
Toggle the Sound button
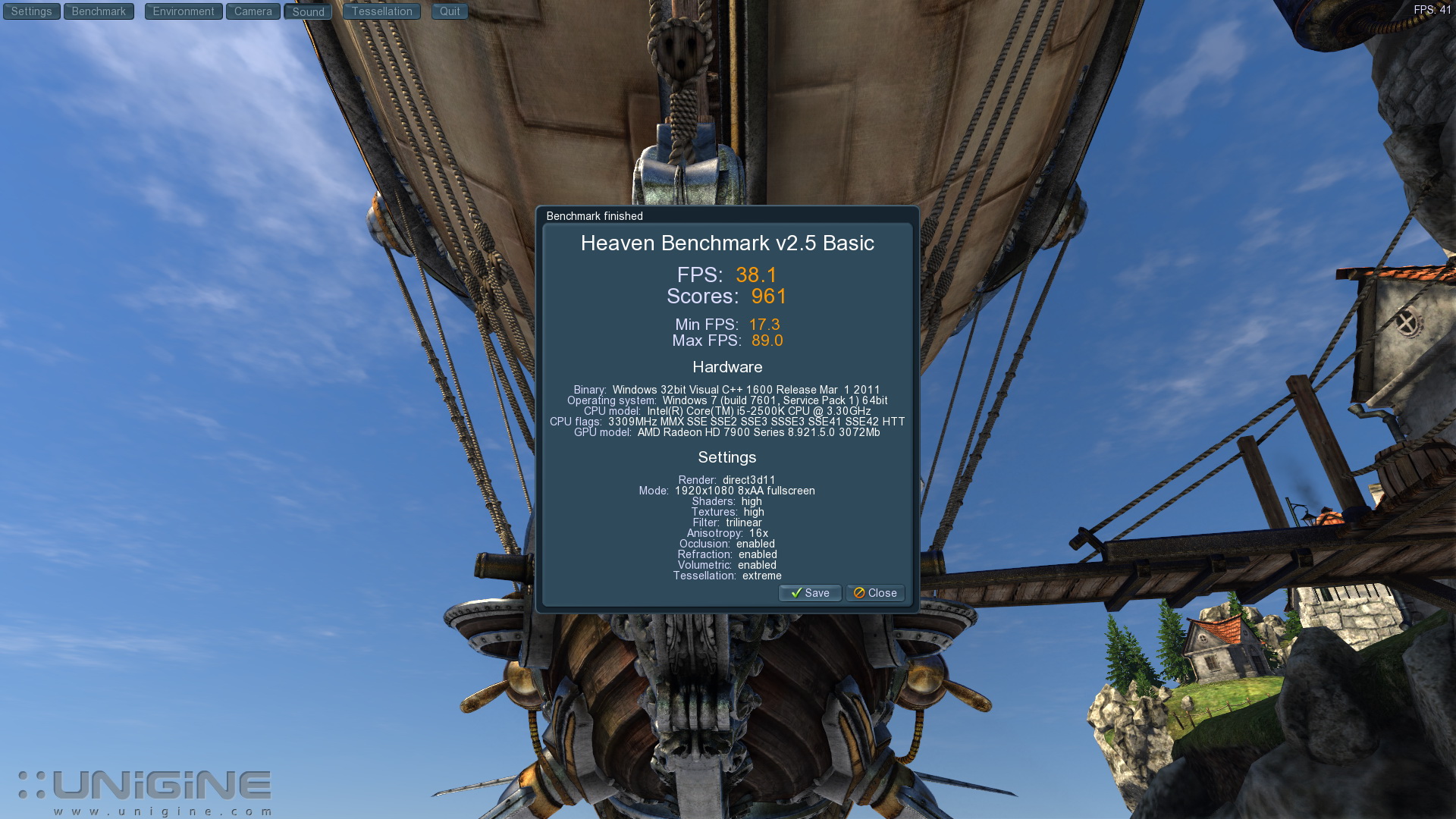[x=308, y=12]
